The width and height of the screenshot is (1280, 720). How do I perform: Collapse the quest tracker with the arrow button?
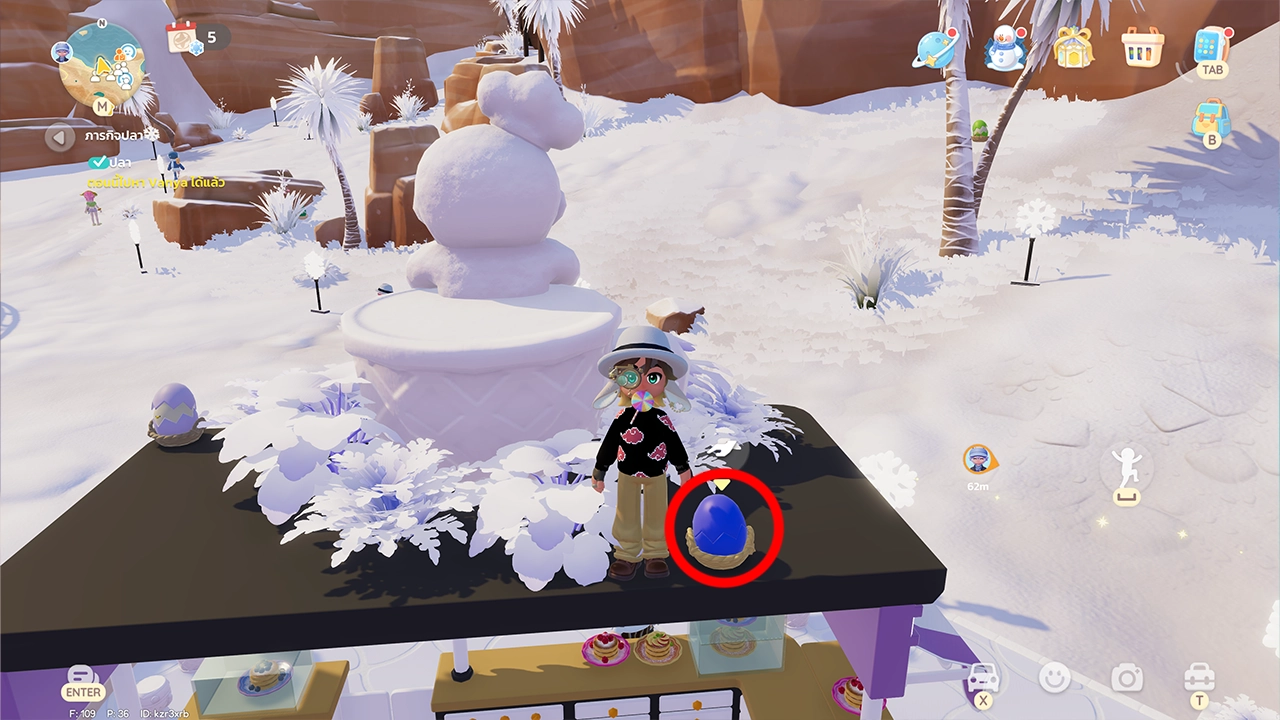coord(60,136)
